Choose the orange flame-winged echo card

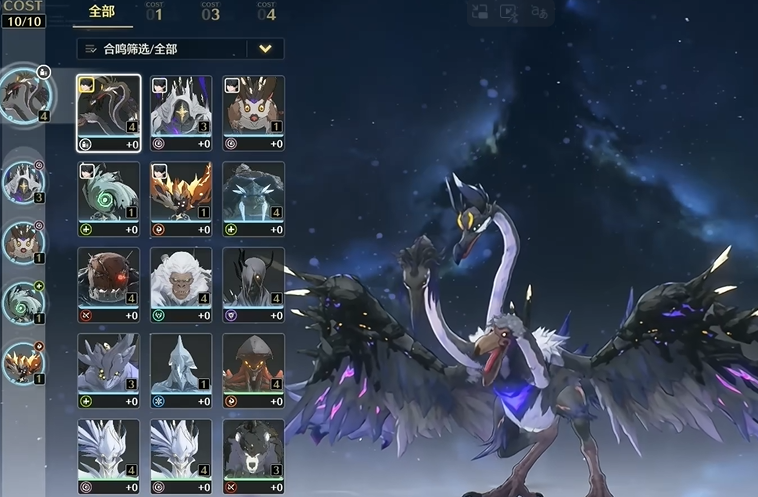[181, 193]
